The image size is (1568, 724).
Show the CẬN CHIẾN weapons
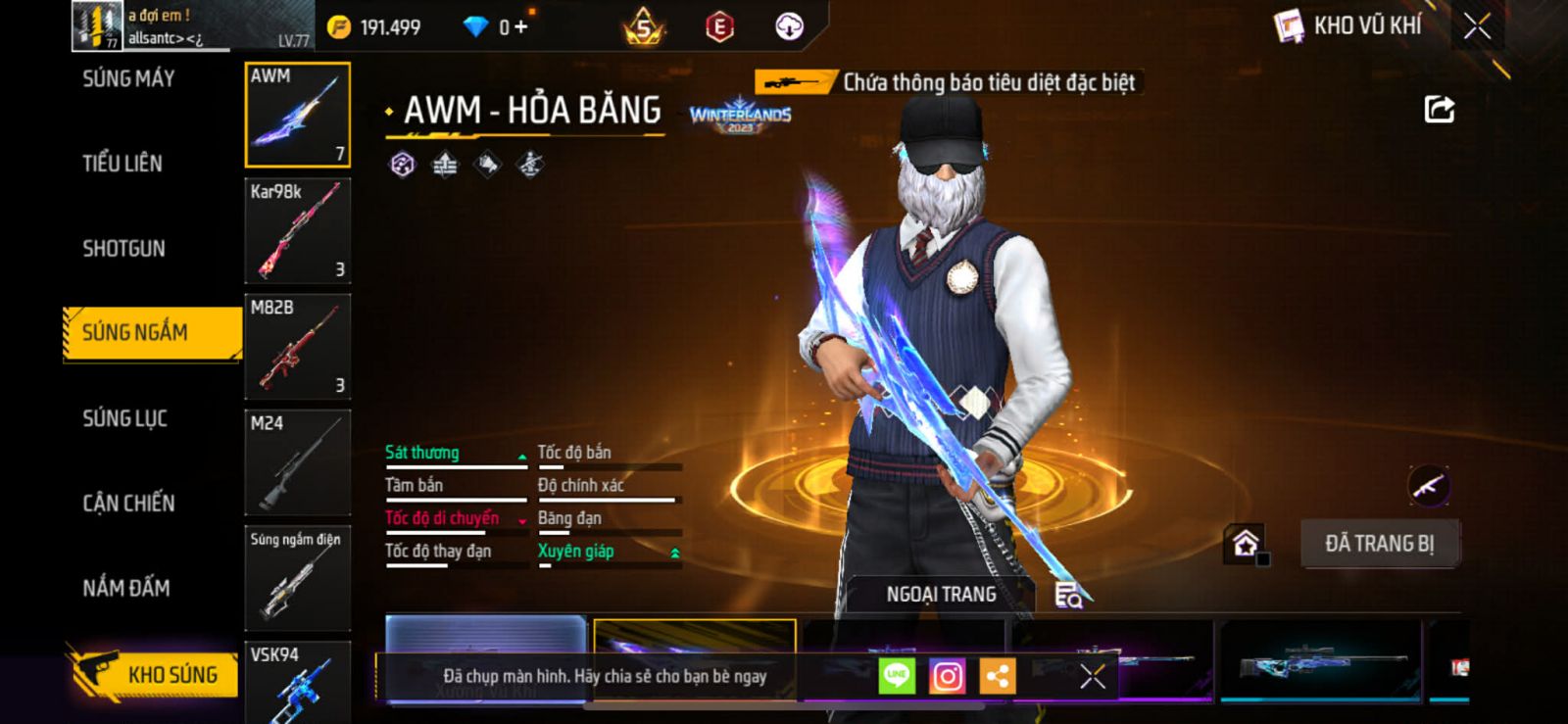point(128,504)
